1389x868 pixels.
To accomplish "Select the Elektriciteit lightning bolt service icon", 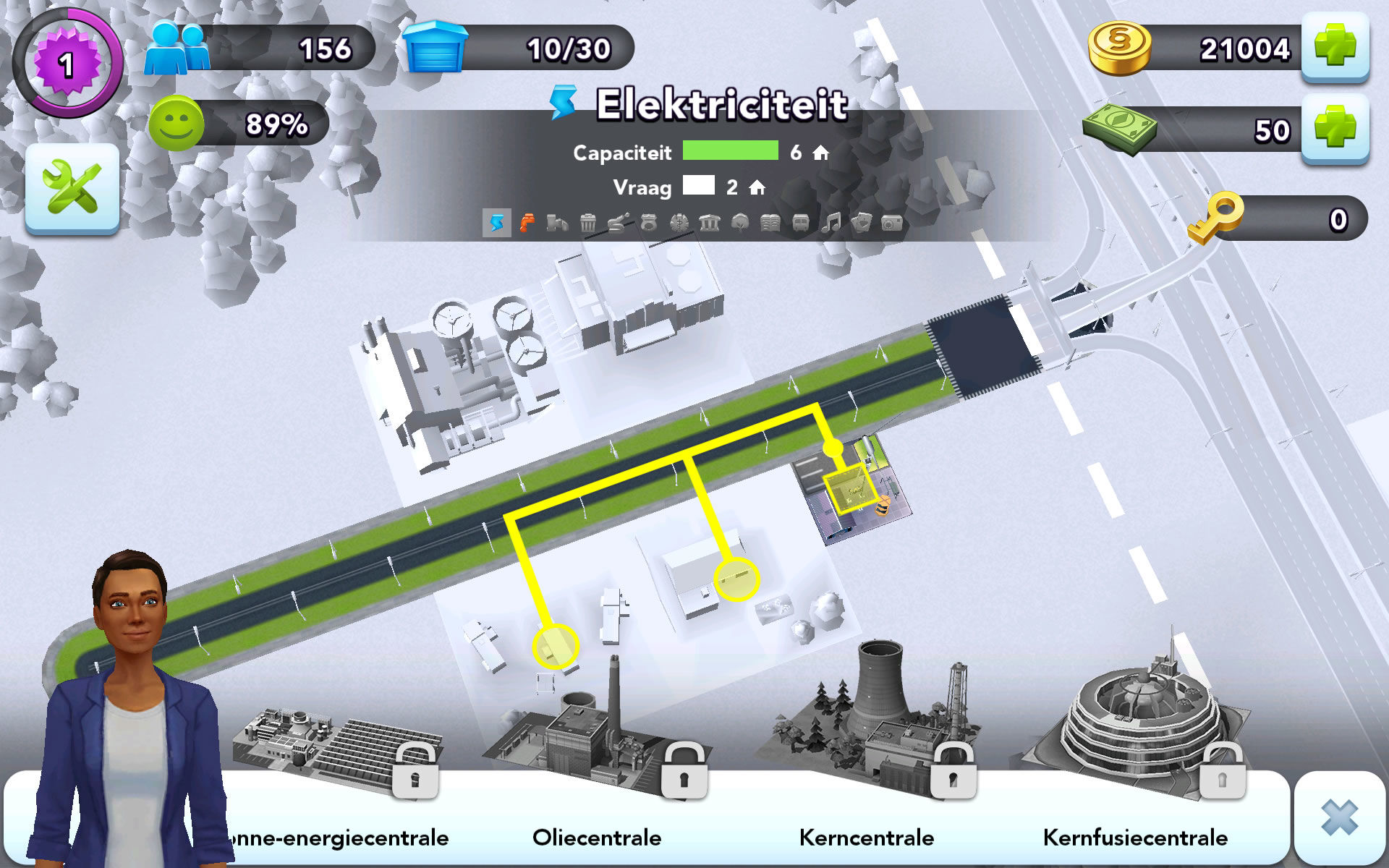I will [496, 223].
